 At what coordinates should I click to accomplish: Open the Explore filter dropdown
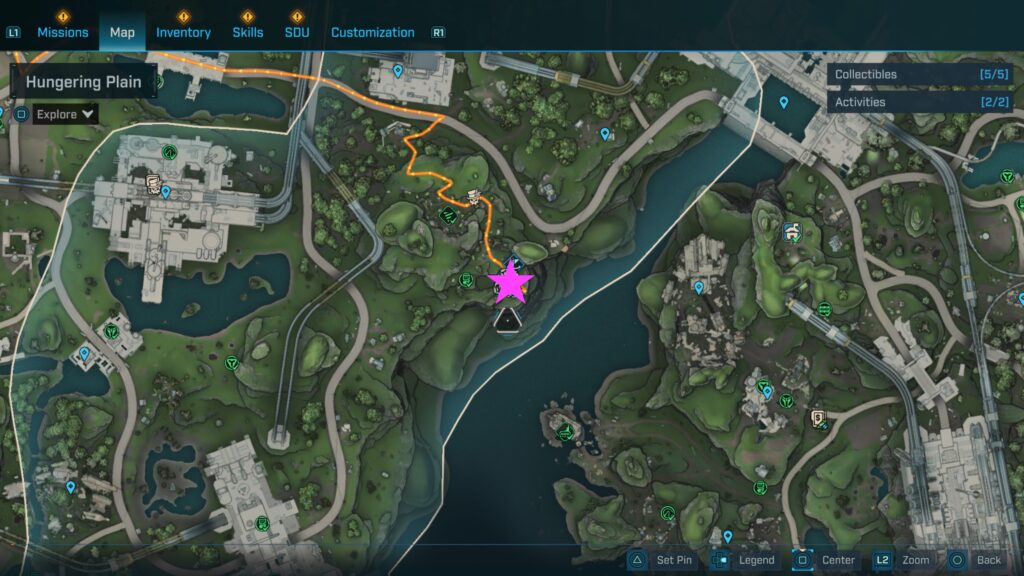tap(66, 114)
